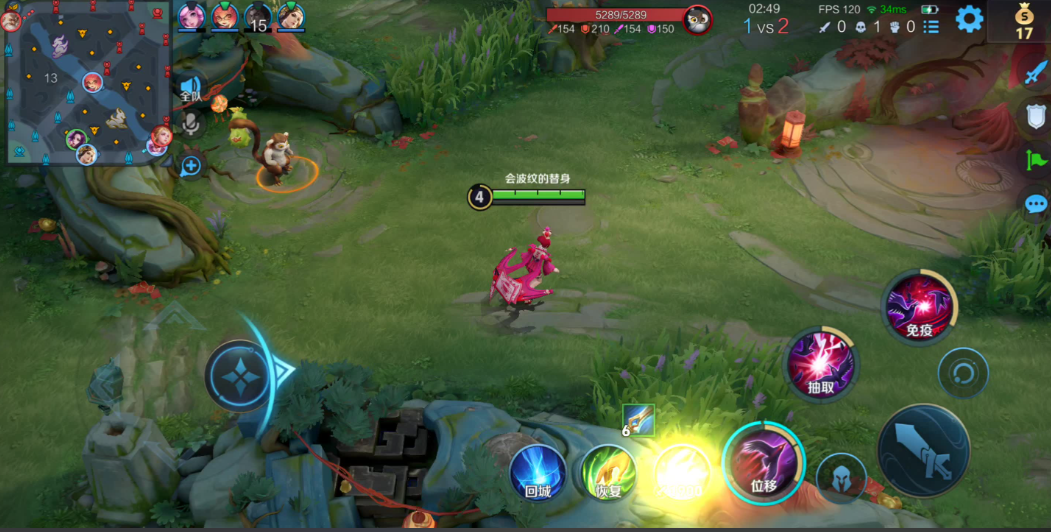
Task: Open the gold coin item shop
Action: click(1023, 20)
